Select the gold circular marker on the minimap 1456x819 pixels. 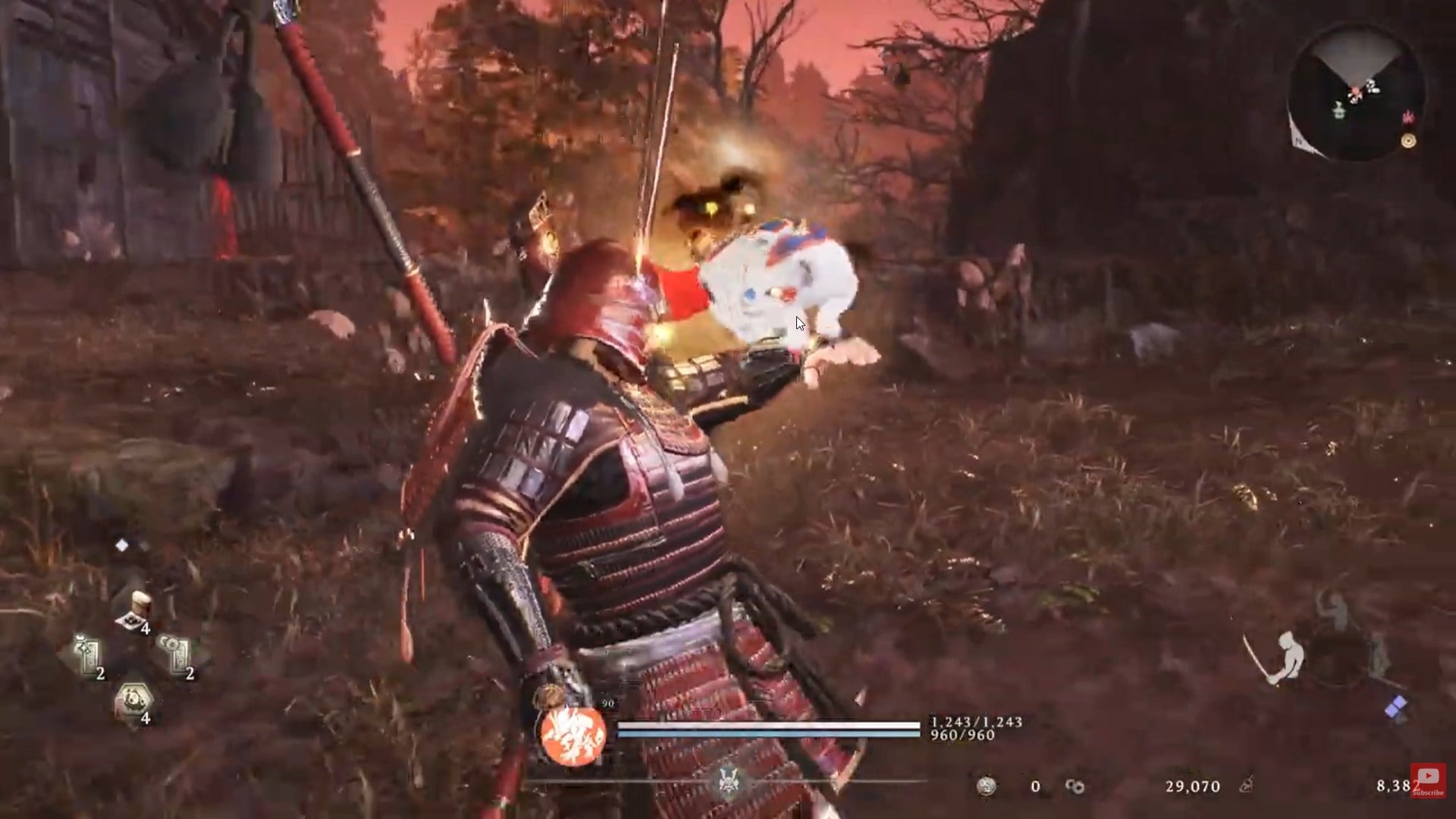(x=1409, y=141)
